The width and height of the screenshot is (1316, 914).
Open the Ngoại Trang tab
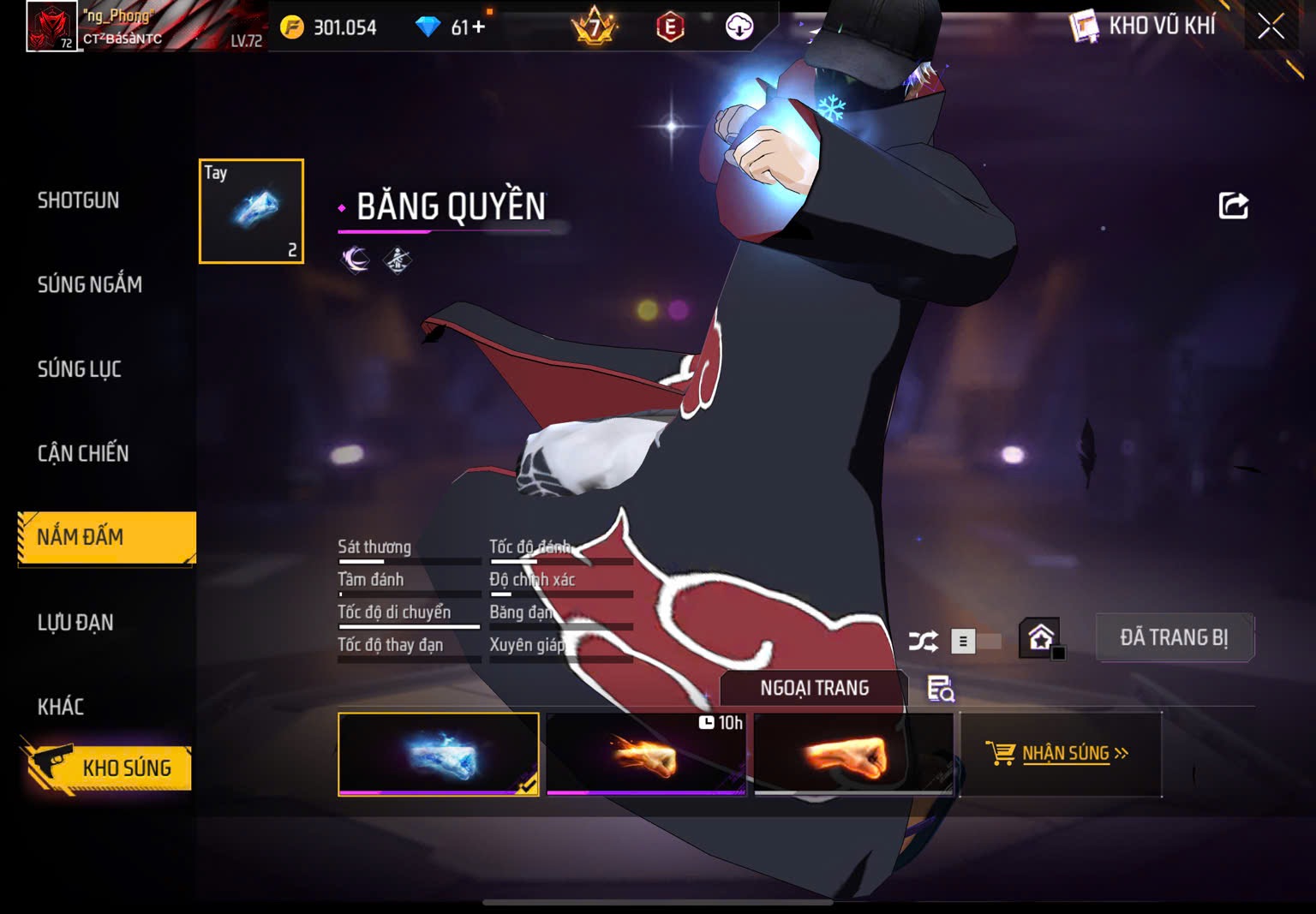(814, 688)
